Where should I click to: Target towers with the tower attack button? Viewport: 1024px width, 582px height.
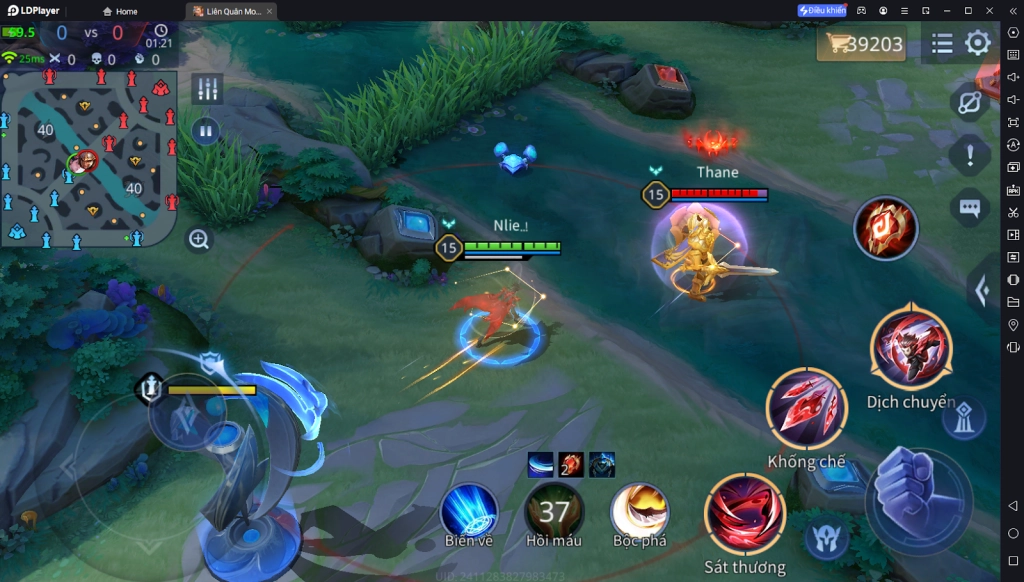tap(963, 420)
